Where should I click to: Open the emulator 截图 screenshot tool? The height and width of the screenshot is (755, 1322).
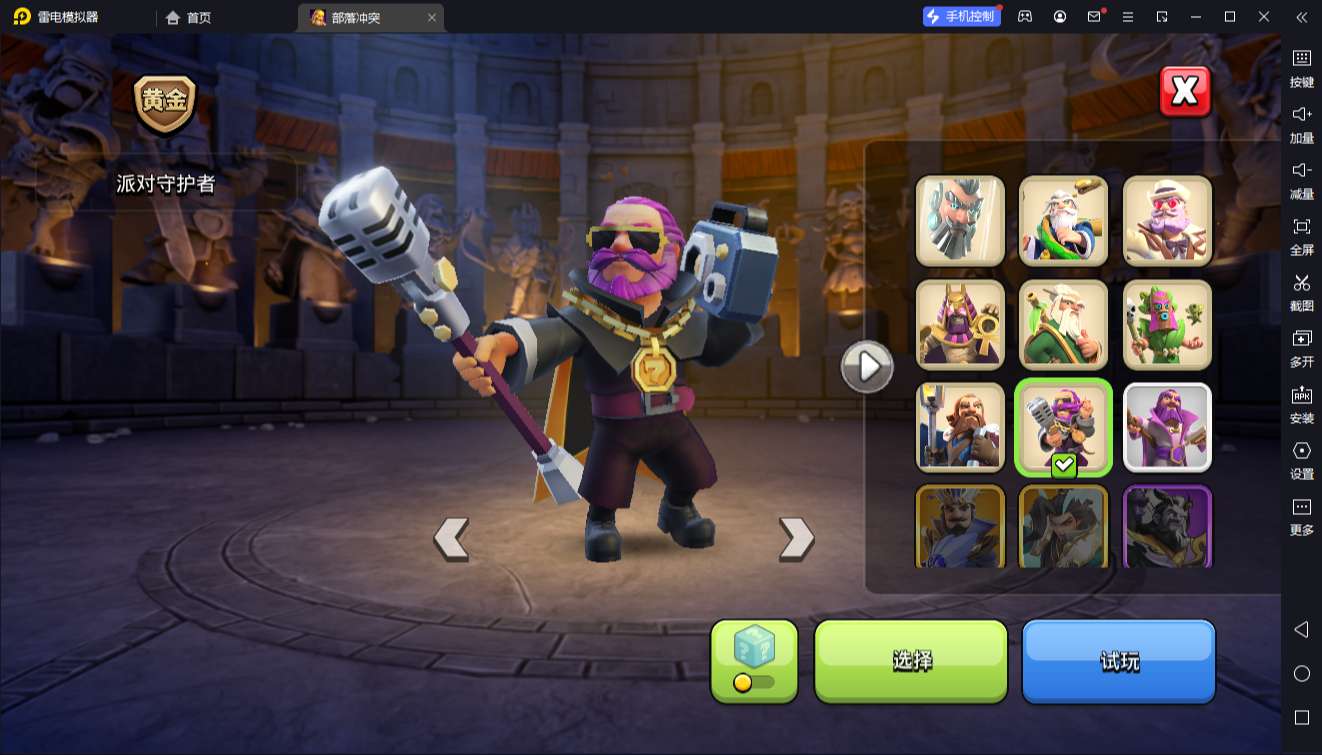pos(1301,291)
